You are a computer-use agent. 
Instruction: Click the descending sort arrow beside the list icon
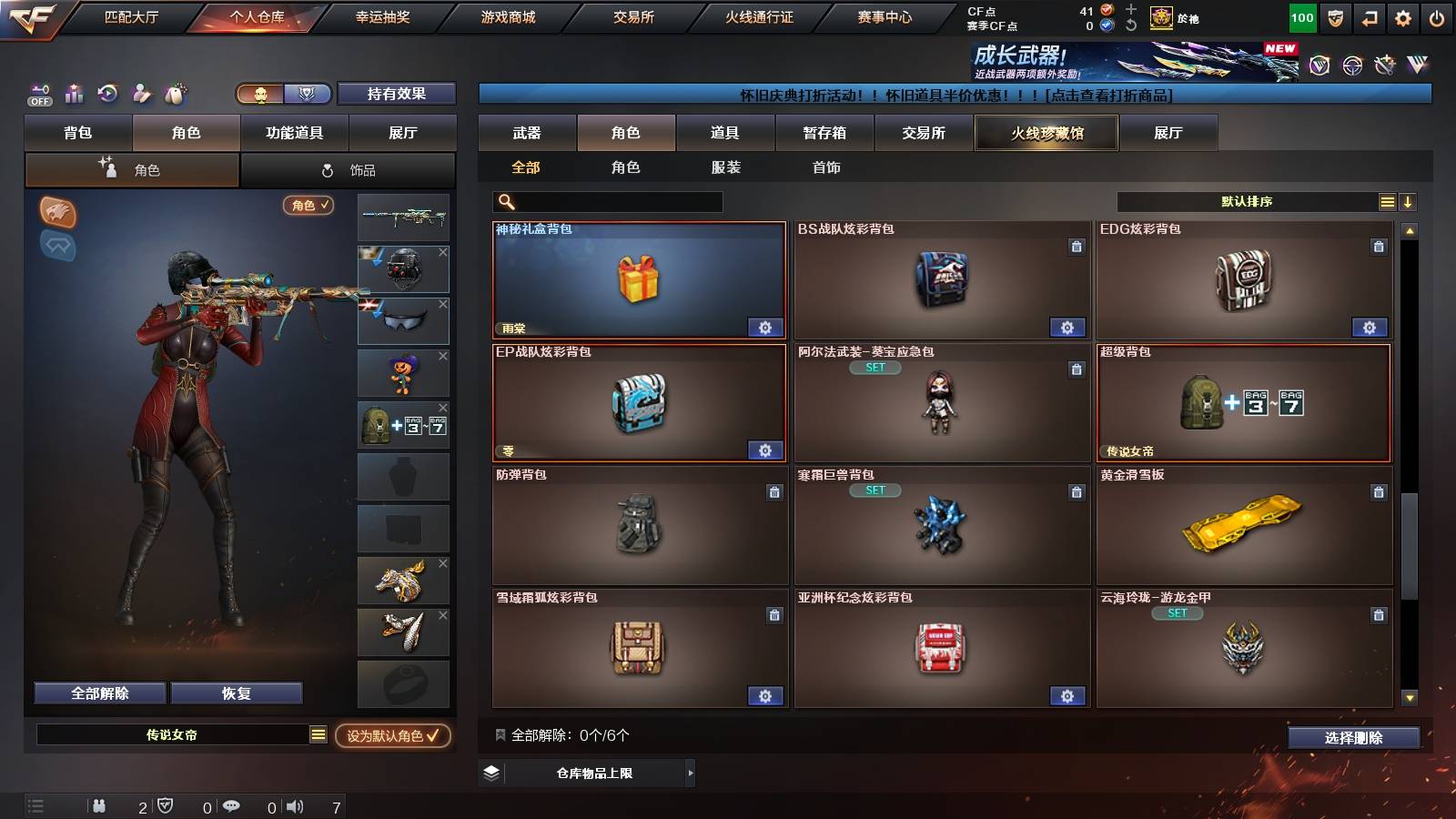1408,201
